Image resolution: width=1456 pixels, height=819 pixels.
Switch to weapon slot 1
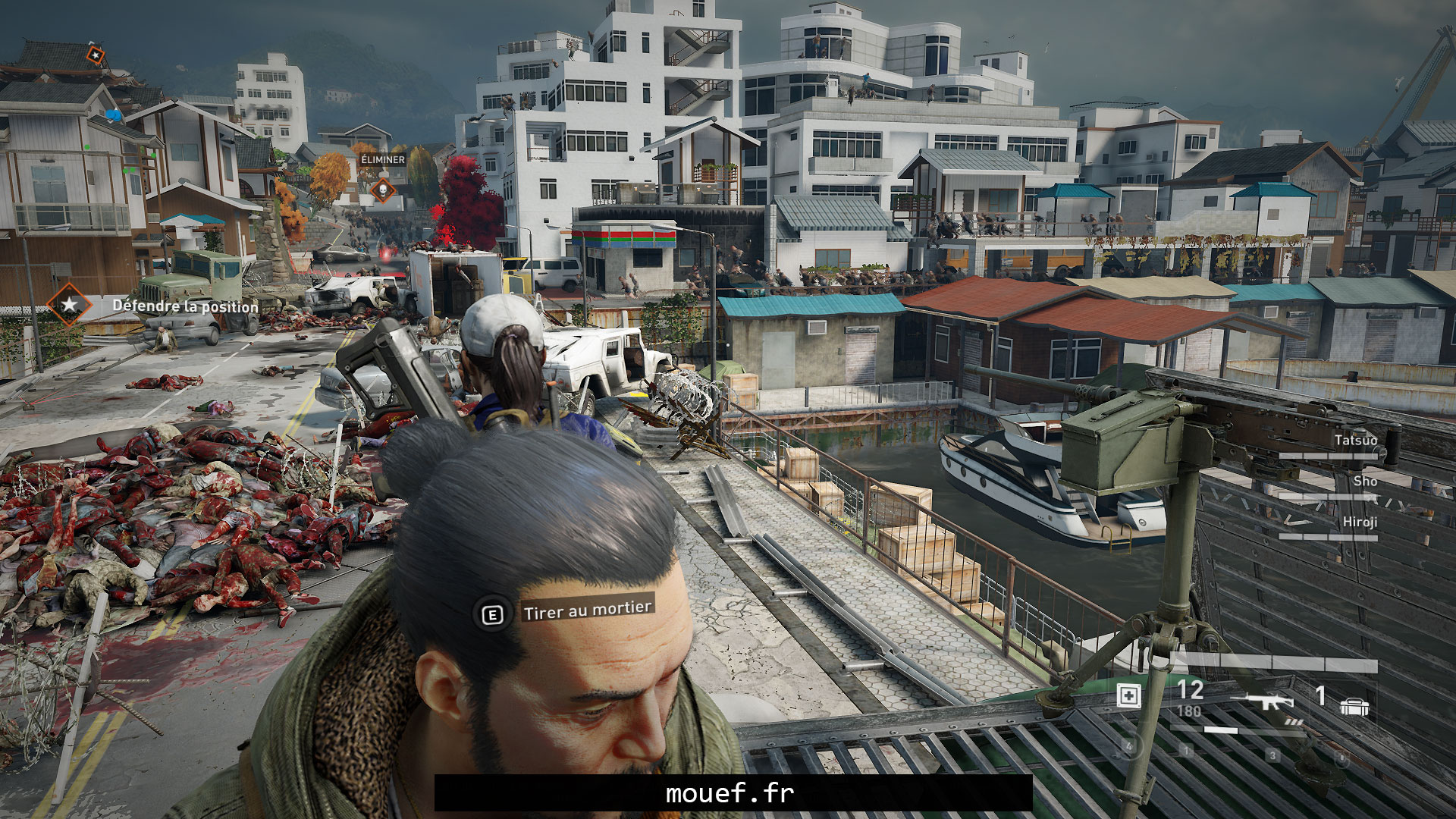coord(1187,751)
